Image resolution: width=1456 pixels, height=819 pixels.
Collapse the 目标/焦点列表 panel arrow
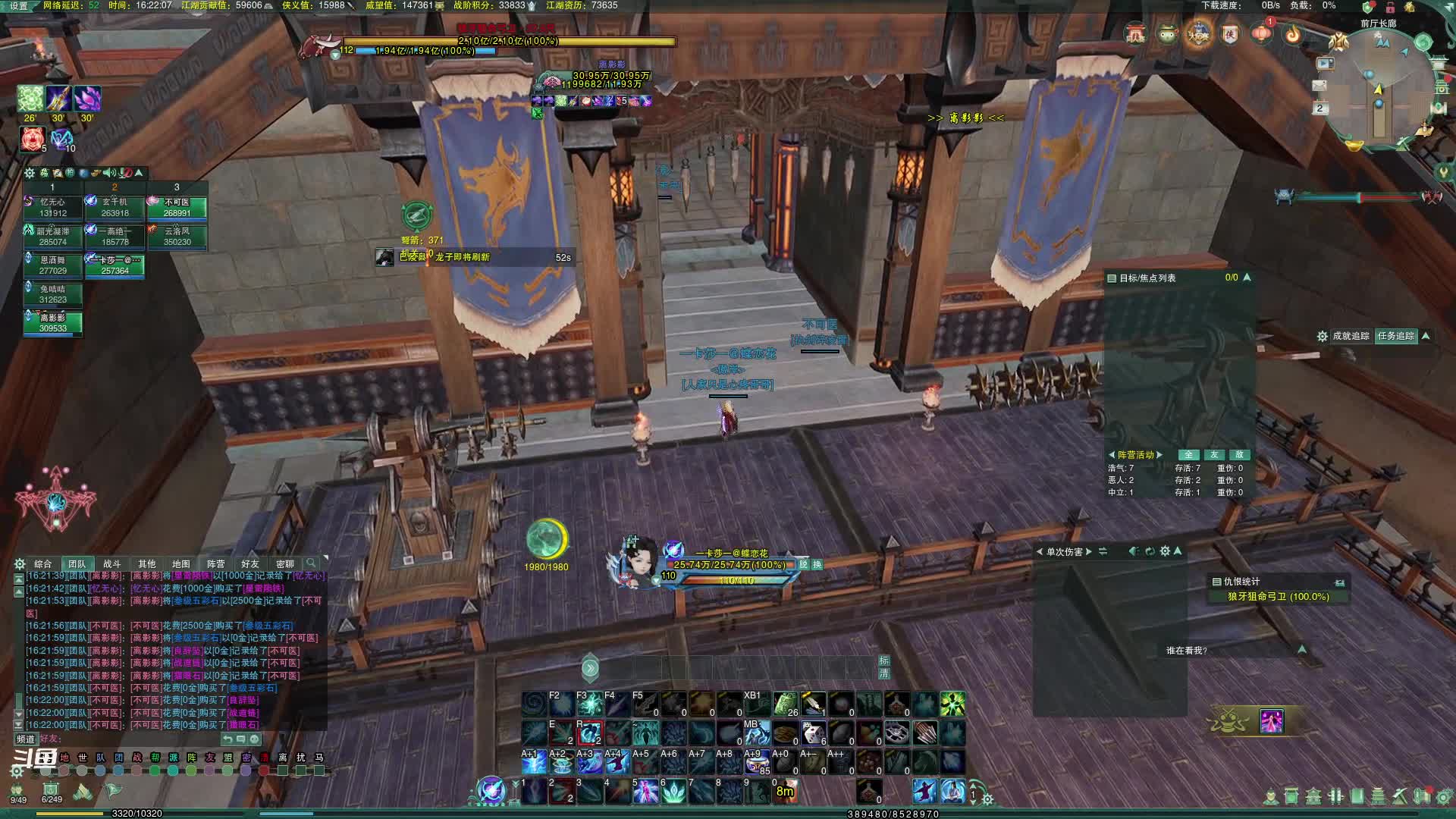1247,278
